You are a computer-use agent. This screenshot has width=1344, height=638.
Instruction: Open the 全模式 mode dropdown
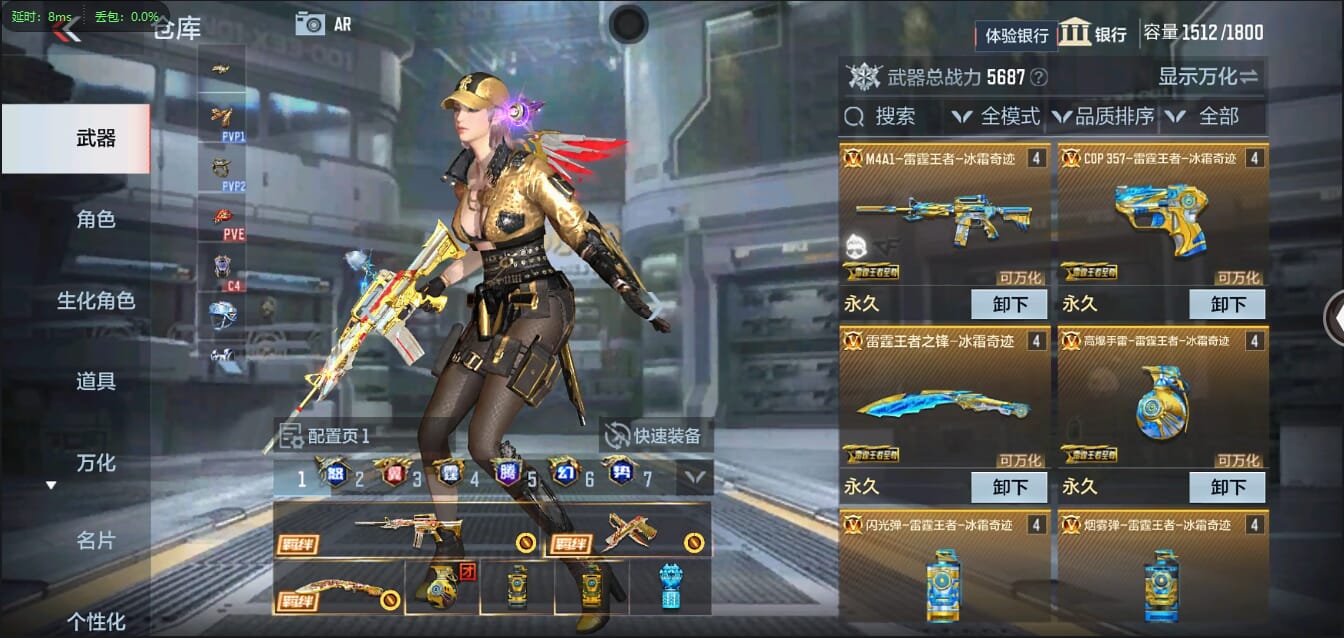pyautogui.click(x=996, y=117)
